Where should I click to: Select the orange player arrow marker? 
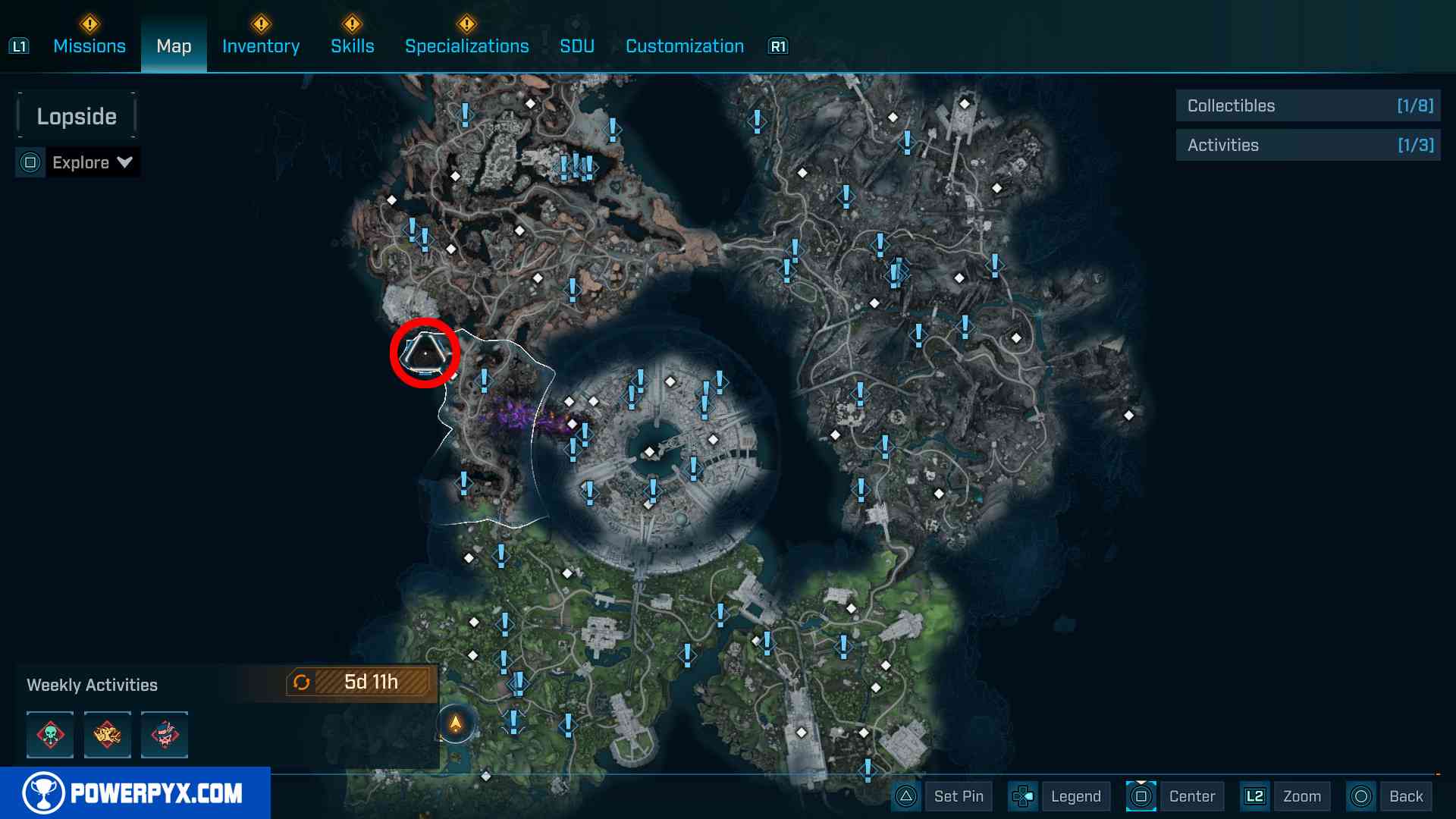click(x=456, y=723)
